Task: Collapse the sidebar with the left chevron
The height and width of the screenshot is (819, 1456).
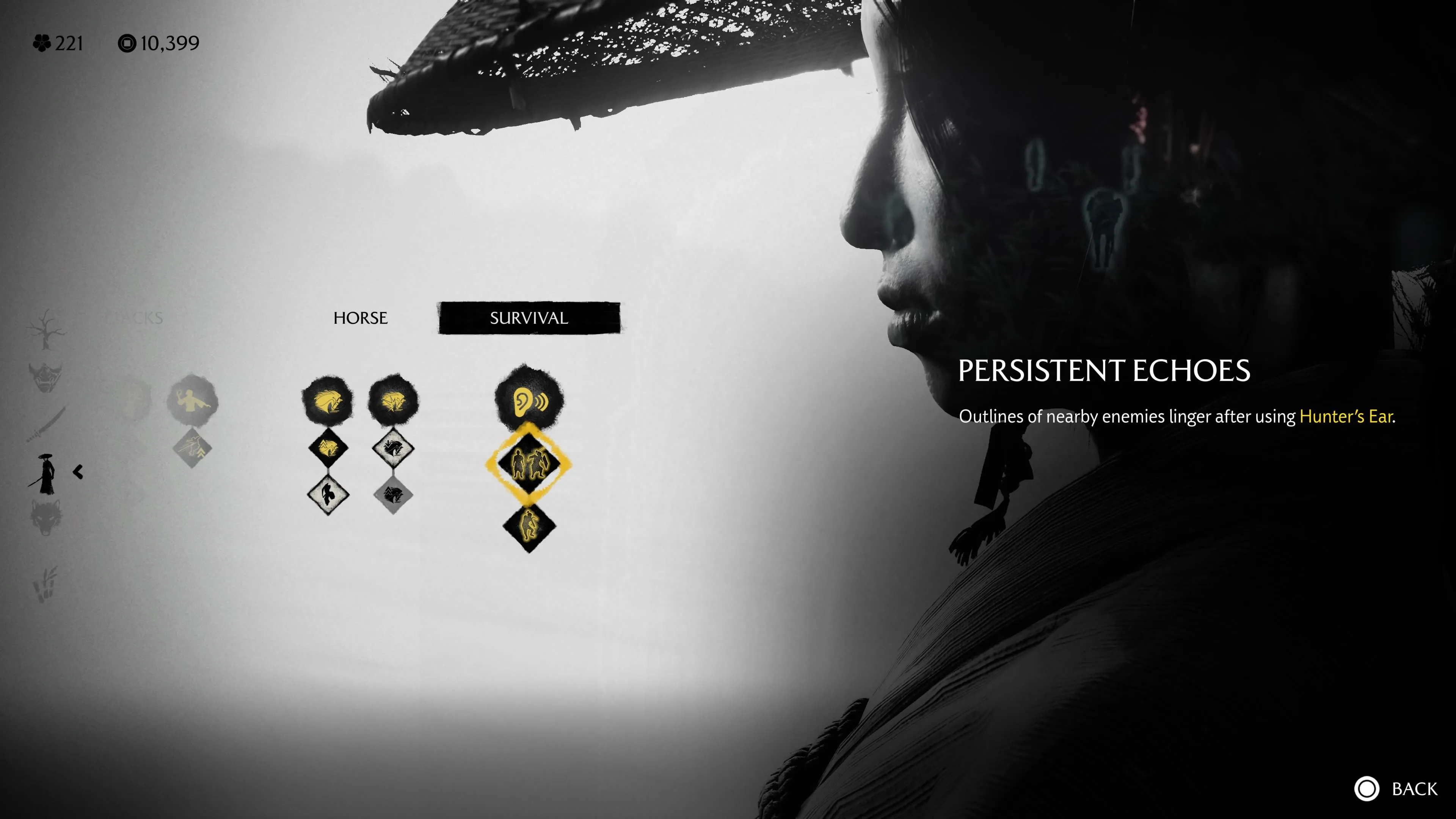Action: 77,472
